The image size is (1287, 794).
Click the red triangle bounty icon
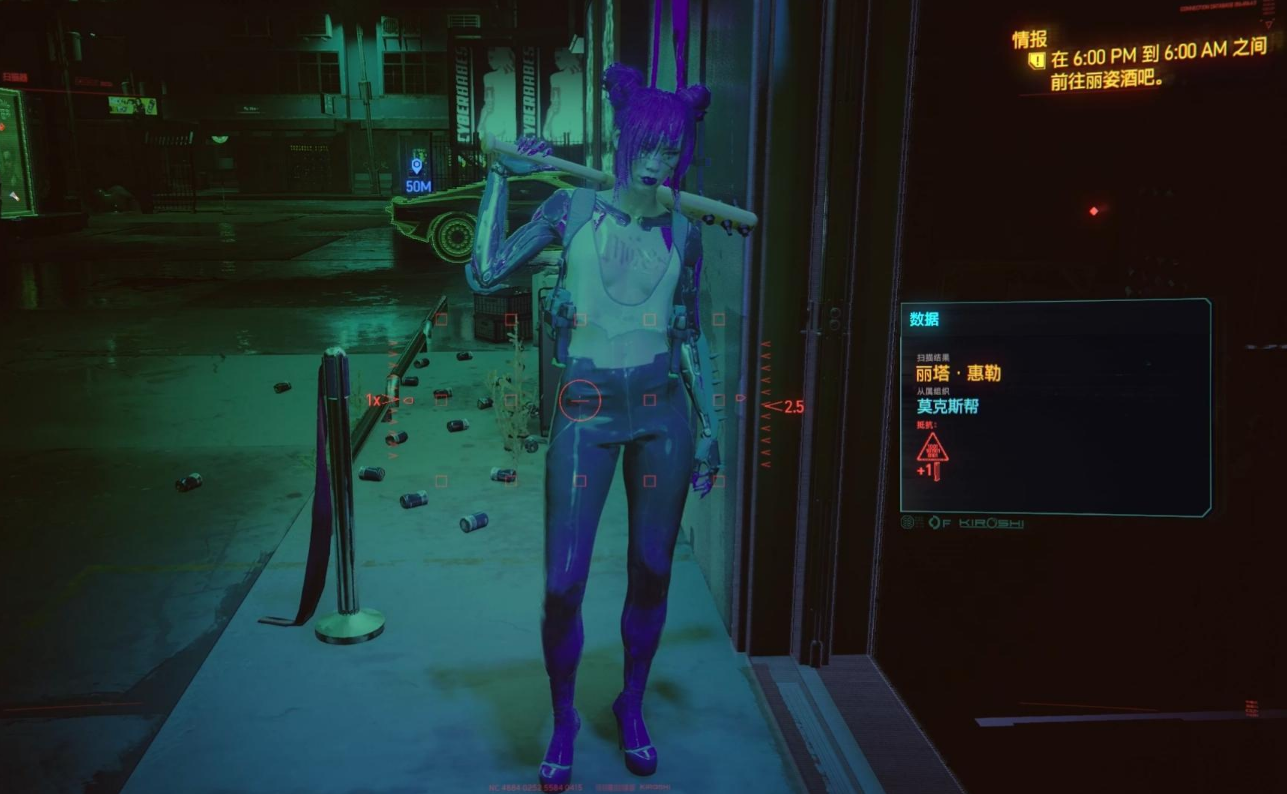(932, 449)
